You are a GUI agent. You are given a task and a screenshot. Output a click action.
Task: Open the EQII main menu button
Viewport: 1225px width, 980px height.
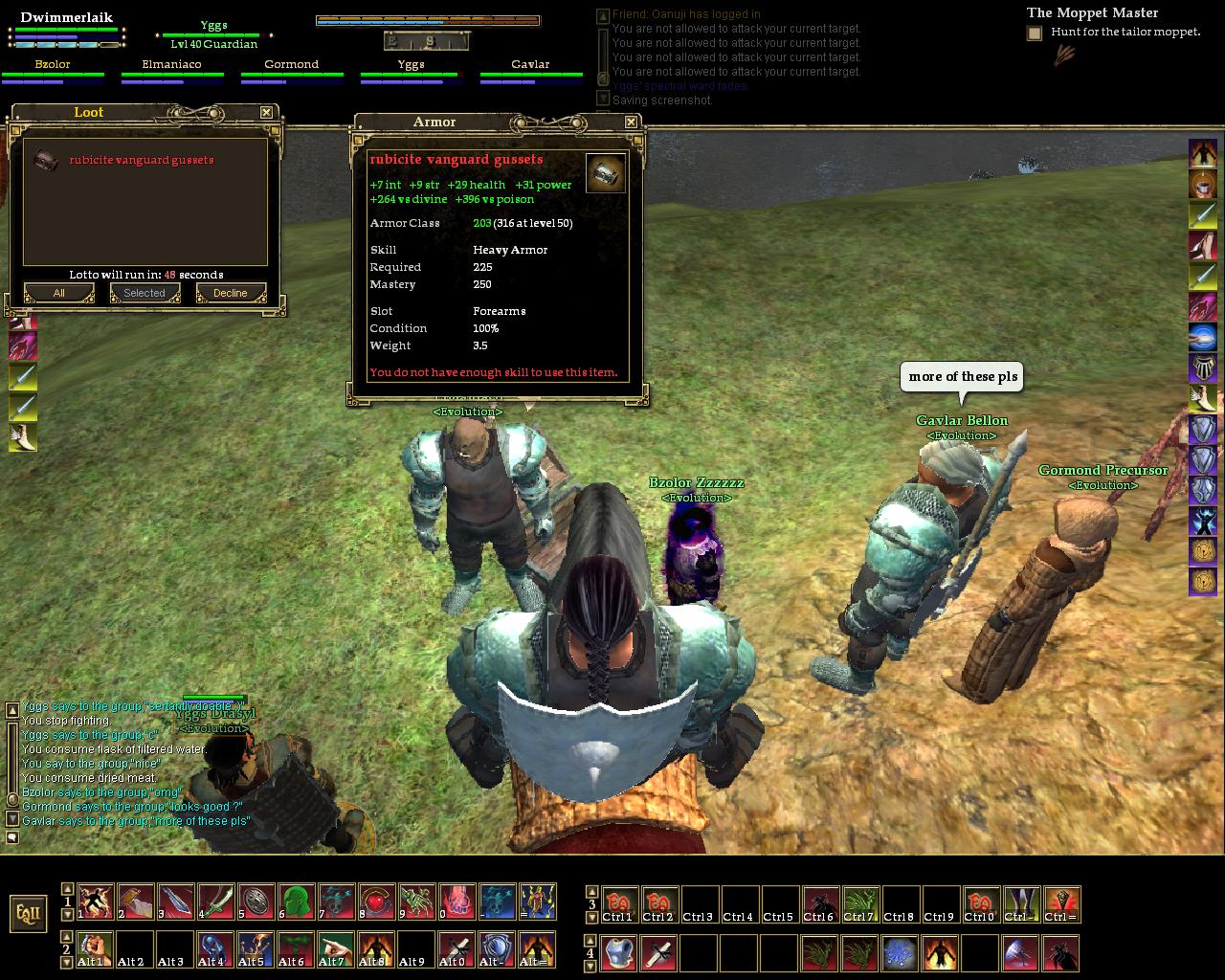pos(29,912)
